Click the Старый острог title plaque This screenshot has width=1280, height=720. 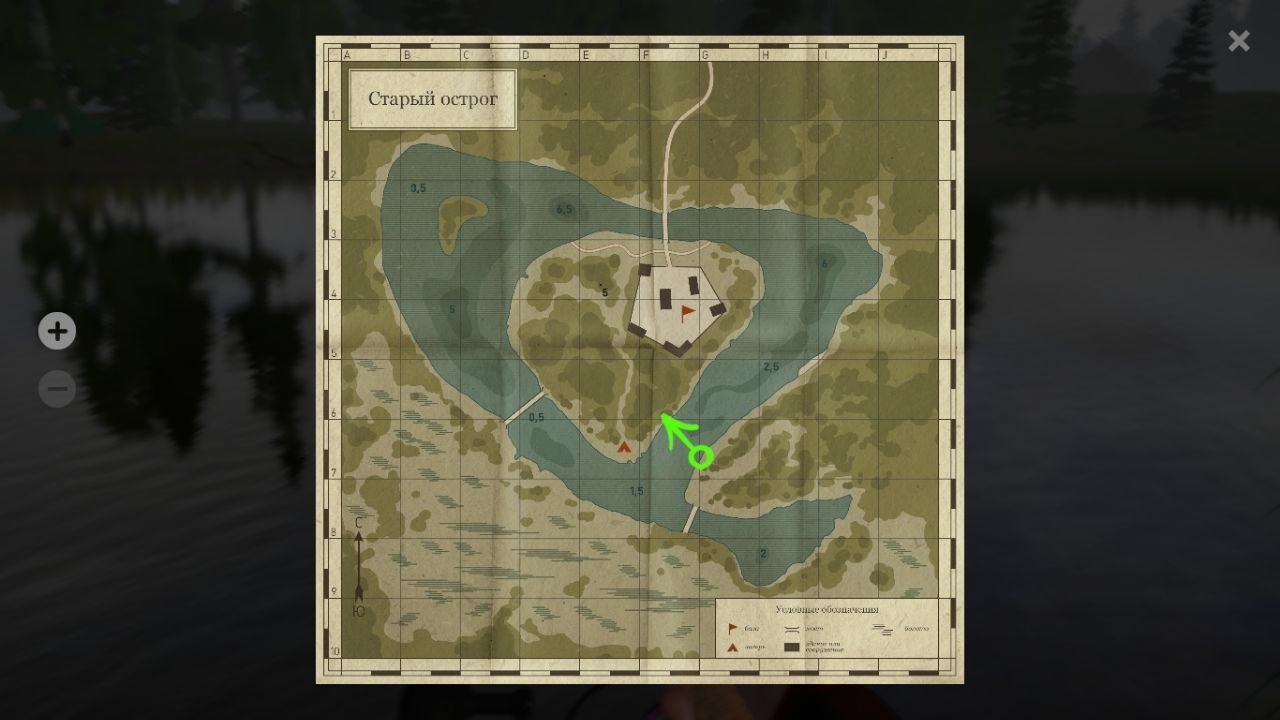[432, 99]
